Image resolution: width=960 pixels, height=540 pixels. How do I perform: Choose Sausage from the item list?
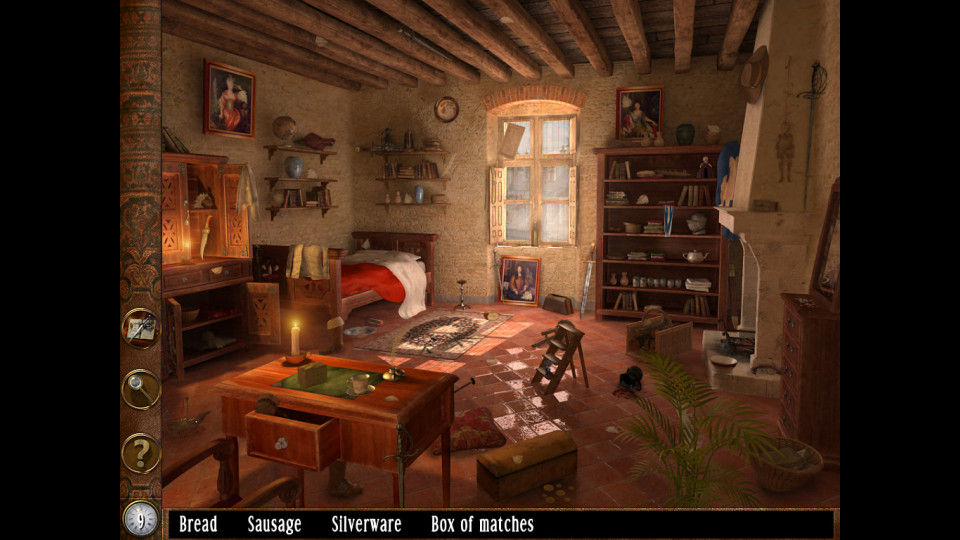(x=273, y=524)
